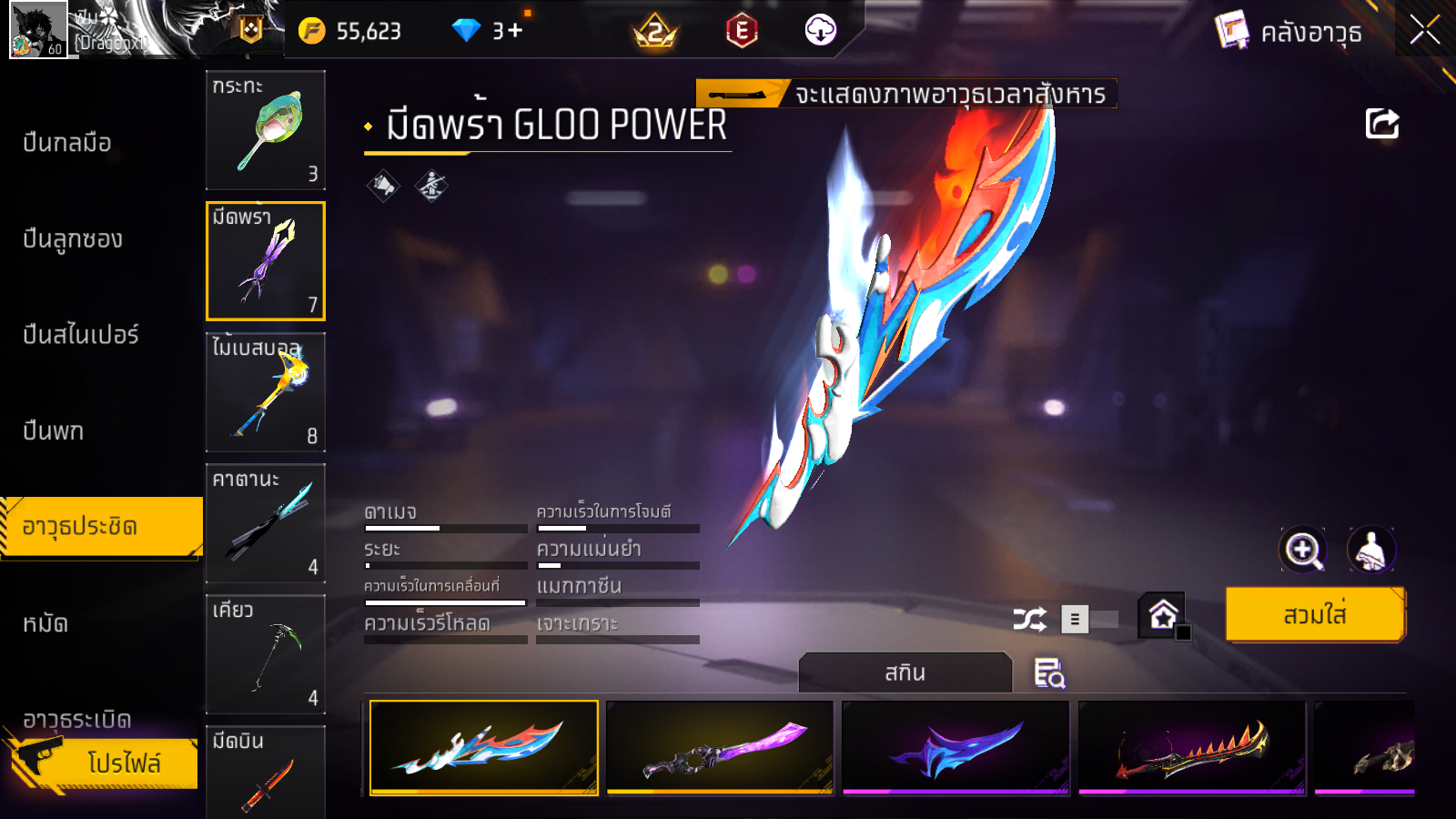The width and height of the screenshot is (1456, 819).
Task: Pick the กระทะ pan weapon slot
Action: (266, 130)
